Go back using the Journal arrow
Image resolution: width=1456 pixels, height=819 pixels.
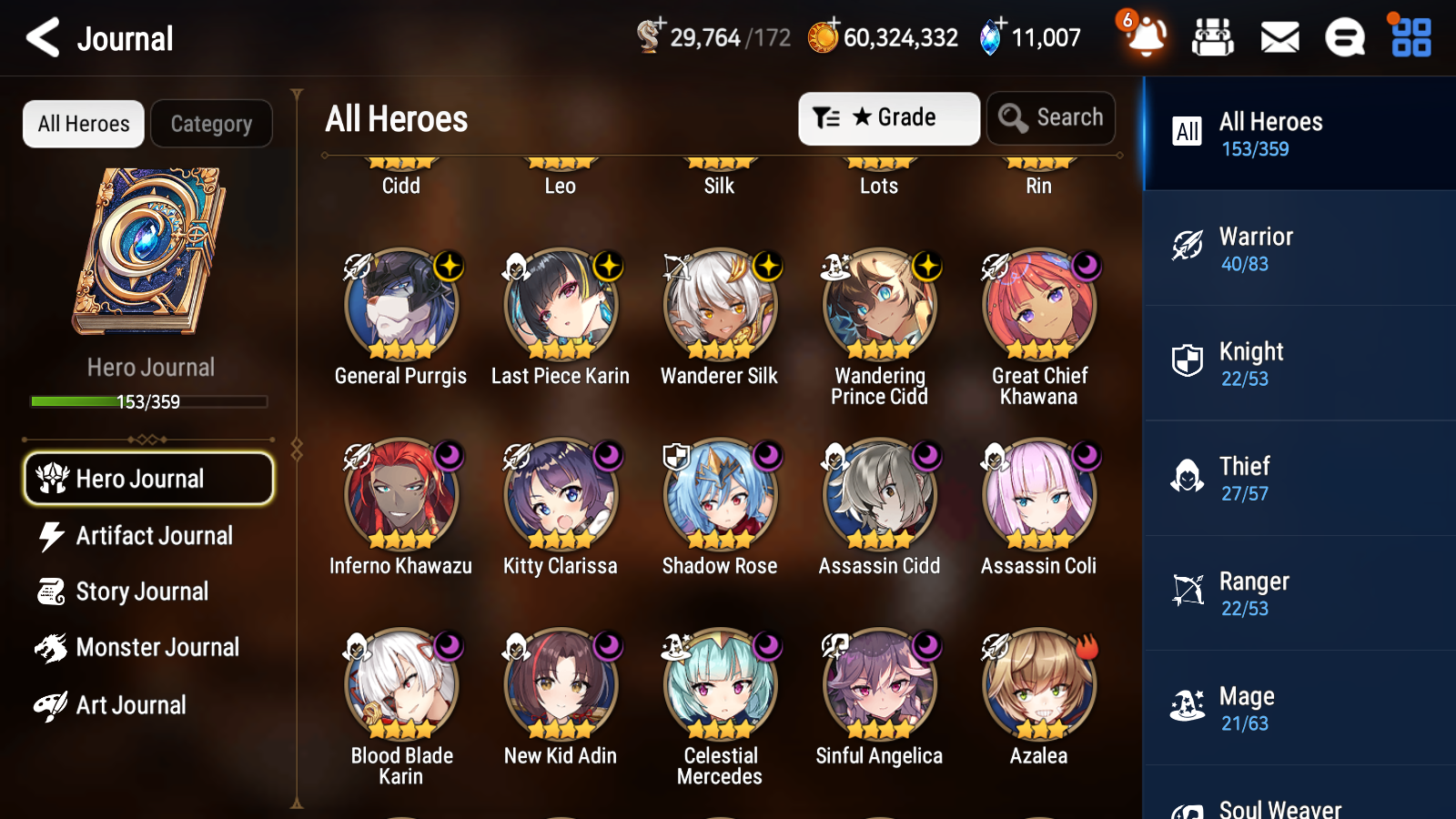pos(40,38)
